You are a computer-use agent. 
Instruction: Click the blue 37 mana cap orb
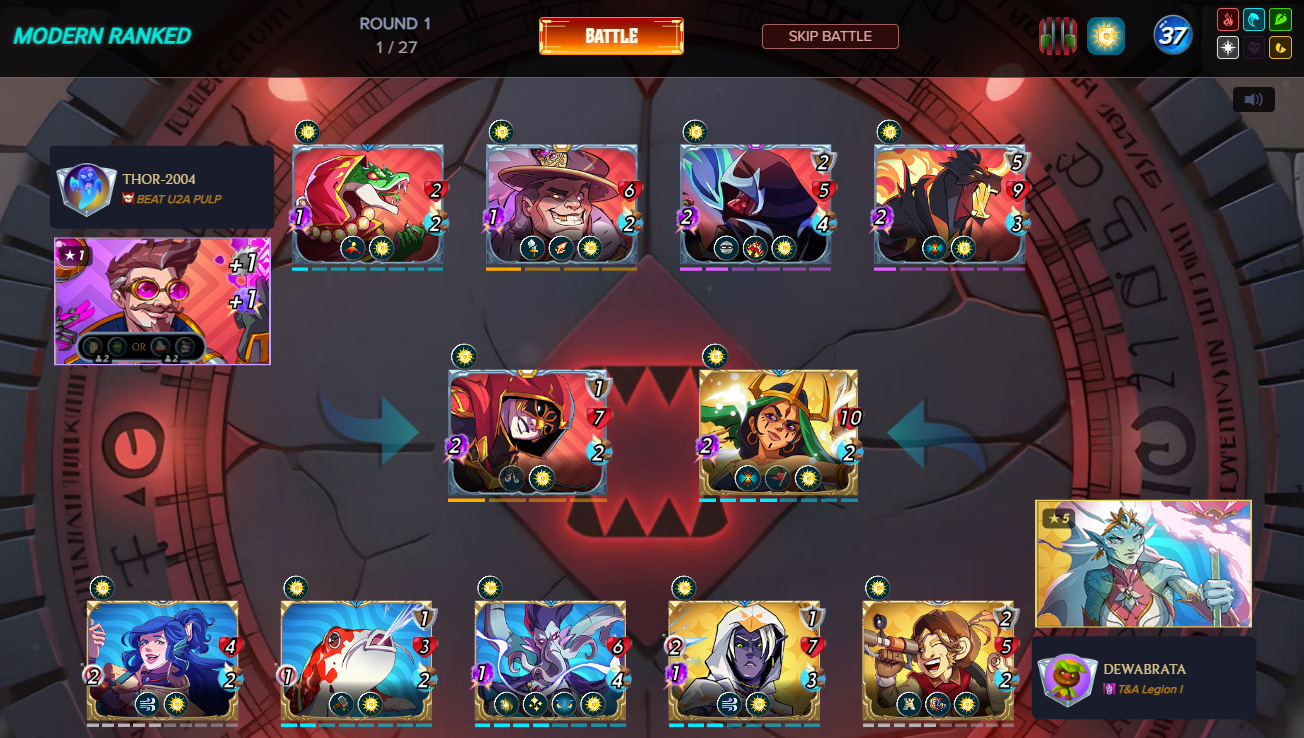(1173, 35)
